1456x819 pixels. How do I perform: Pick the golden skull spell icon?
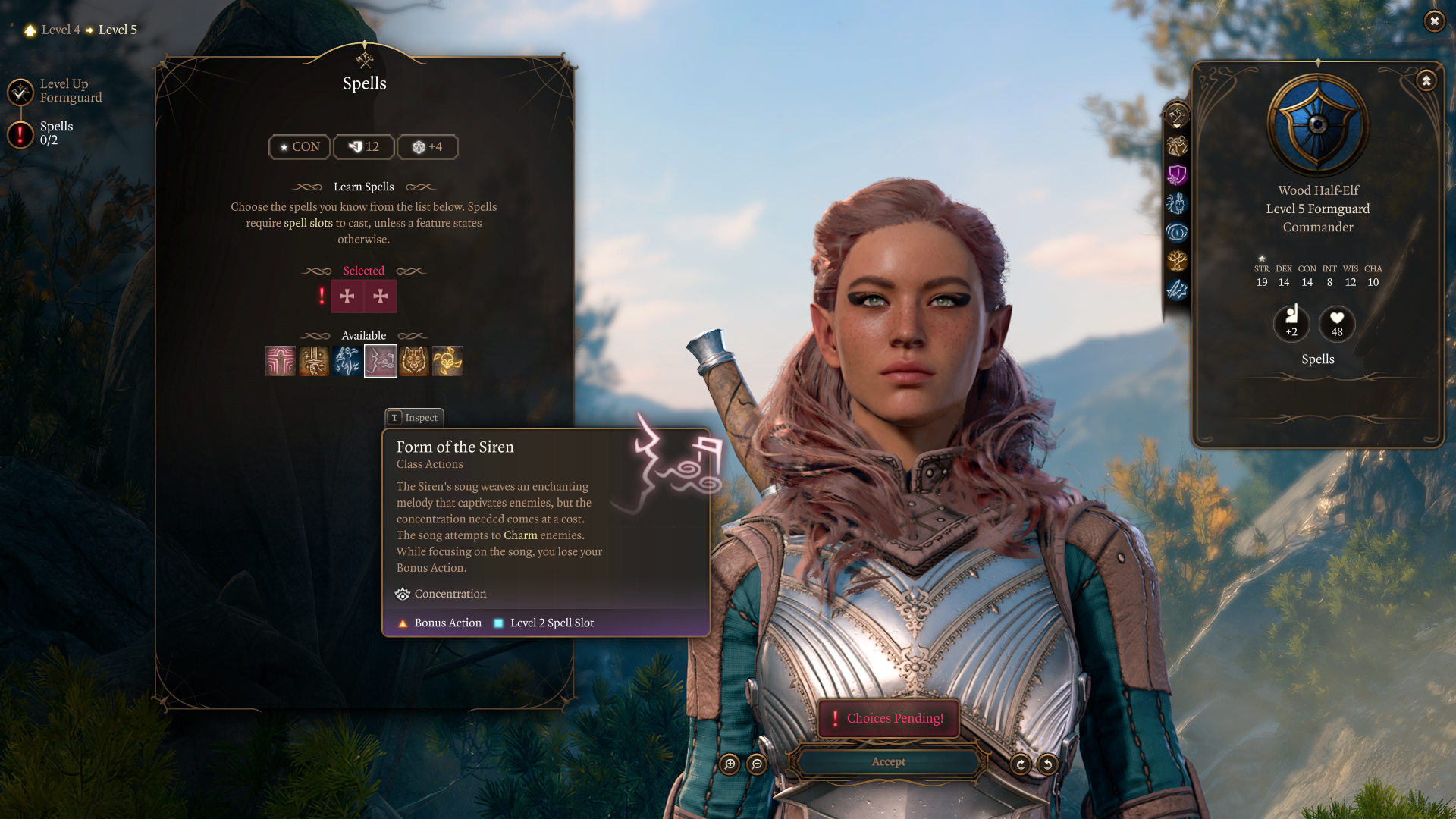click(x=447, y=361)
